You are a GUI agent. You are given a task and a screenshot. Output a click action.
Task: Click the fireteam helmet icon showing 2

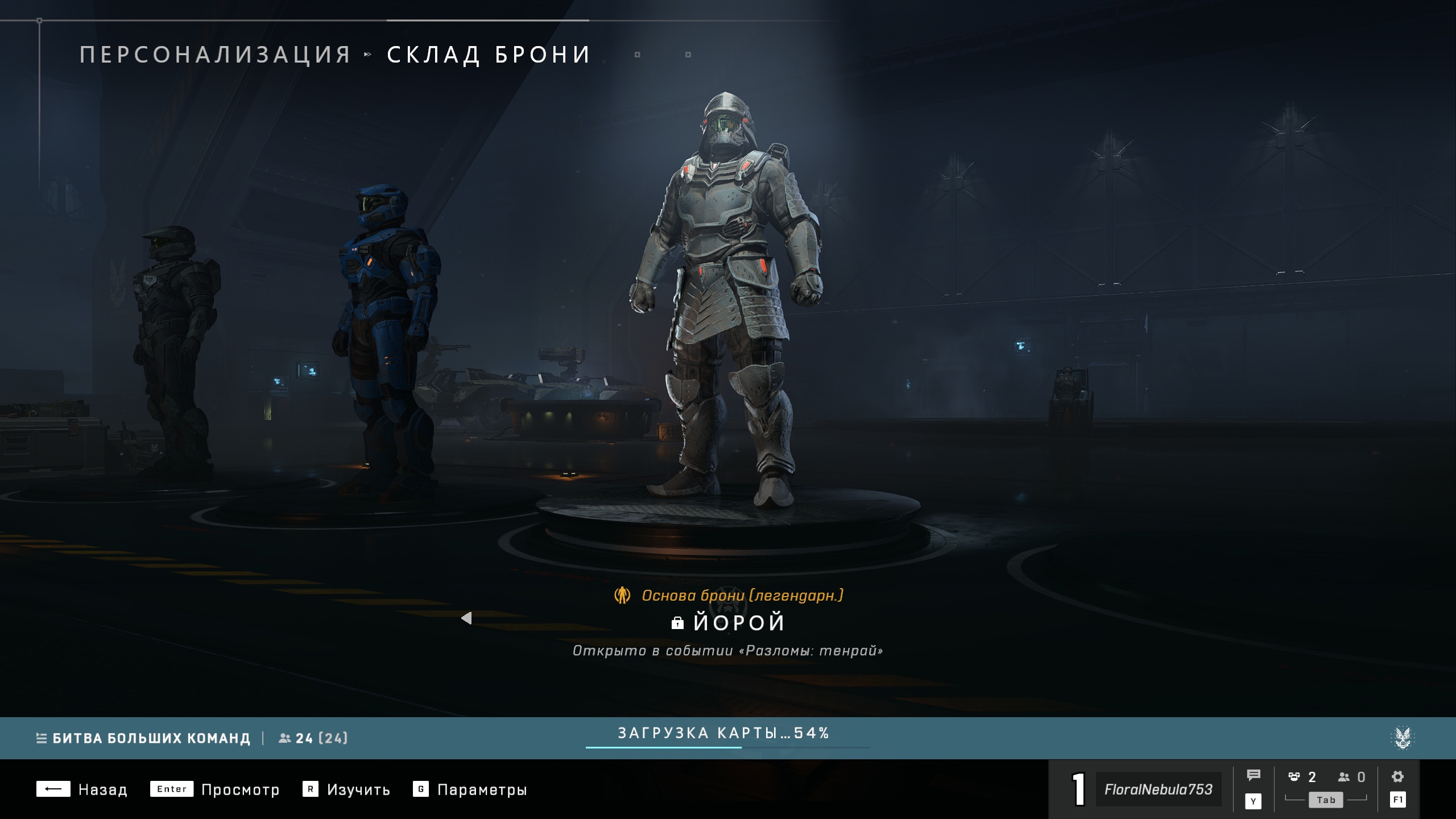click(1294, 777)
